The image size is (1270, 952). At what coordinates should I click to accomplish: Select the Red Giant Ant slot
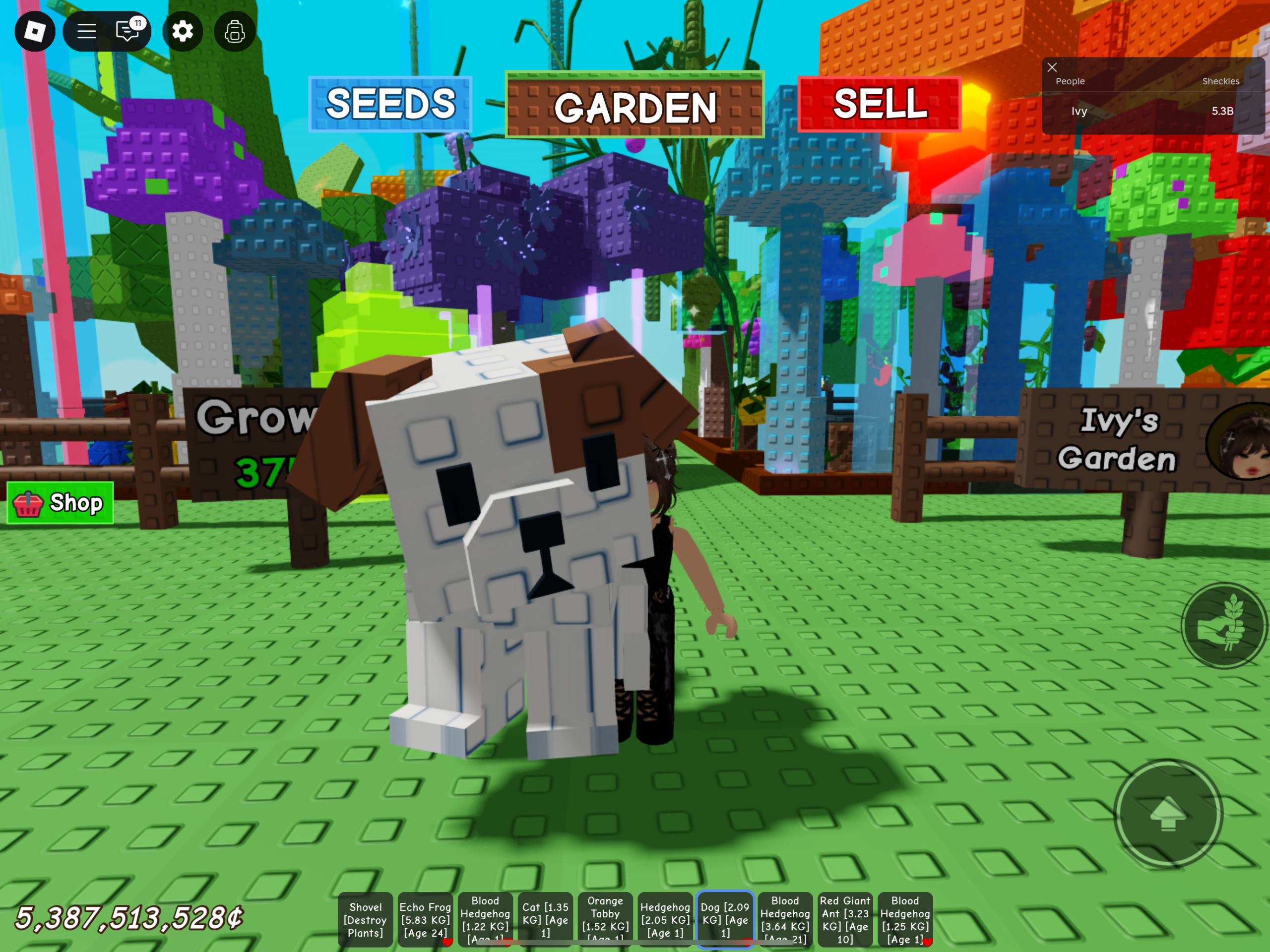(845, 920)
